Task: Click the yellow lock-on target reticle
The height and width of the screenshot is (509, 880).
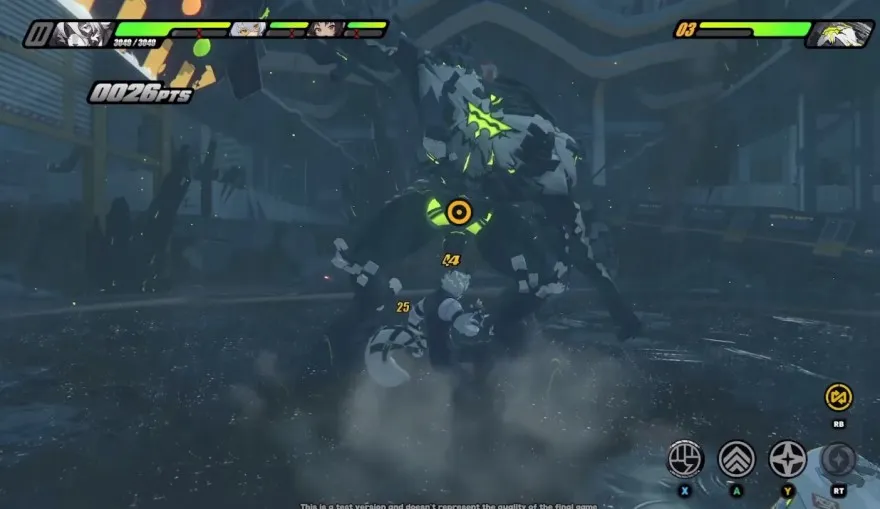Action: pos(459,211)
